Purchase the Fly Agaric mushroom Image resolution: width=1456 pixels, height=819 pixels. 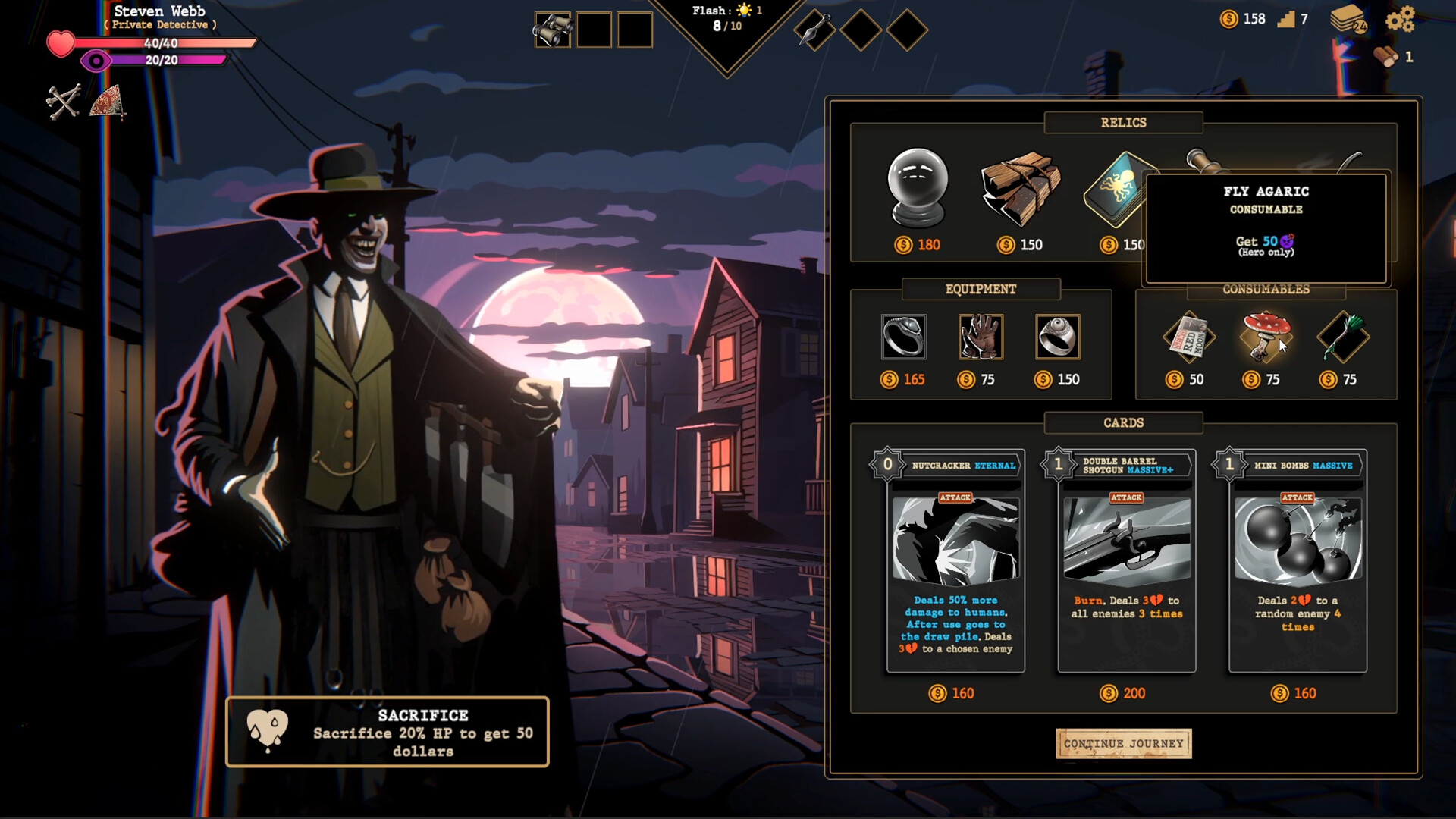tap(1264, 337)
